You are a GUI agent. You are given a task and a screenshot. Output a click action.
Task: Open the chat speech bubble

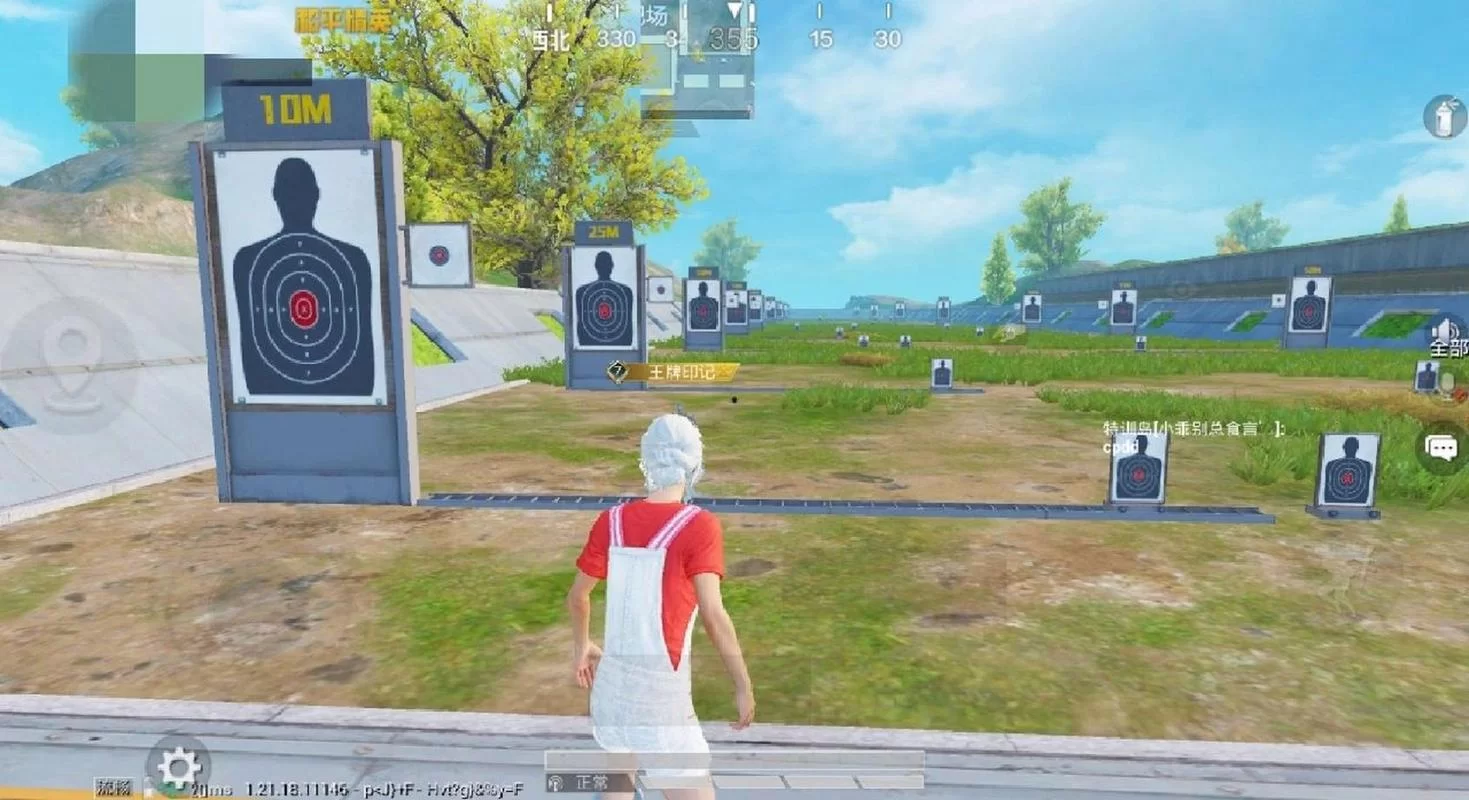pyautogui.click(x=1442, y=447)
